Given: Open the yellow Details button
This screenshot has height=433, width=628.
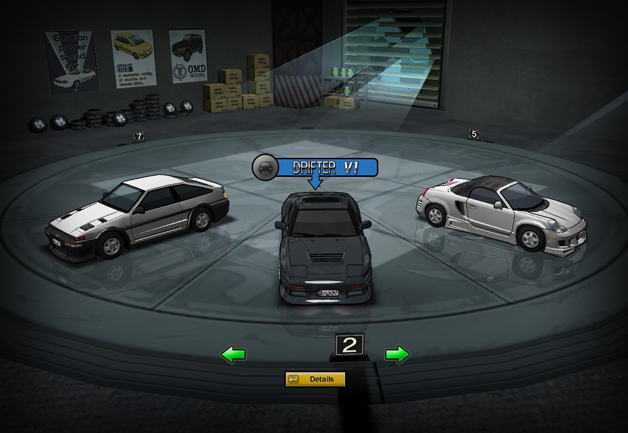Looking at the screenshot, I should tap(315, 380).
